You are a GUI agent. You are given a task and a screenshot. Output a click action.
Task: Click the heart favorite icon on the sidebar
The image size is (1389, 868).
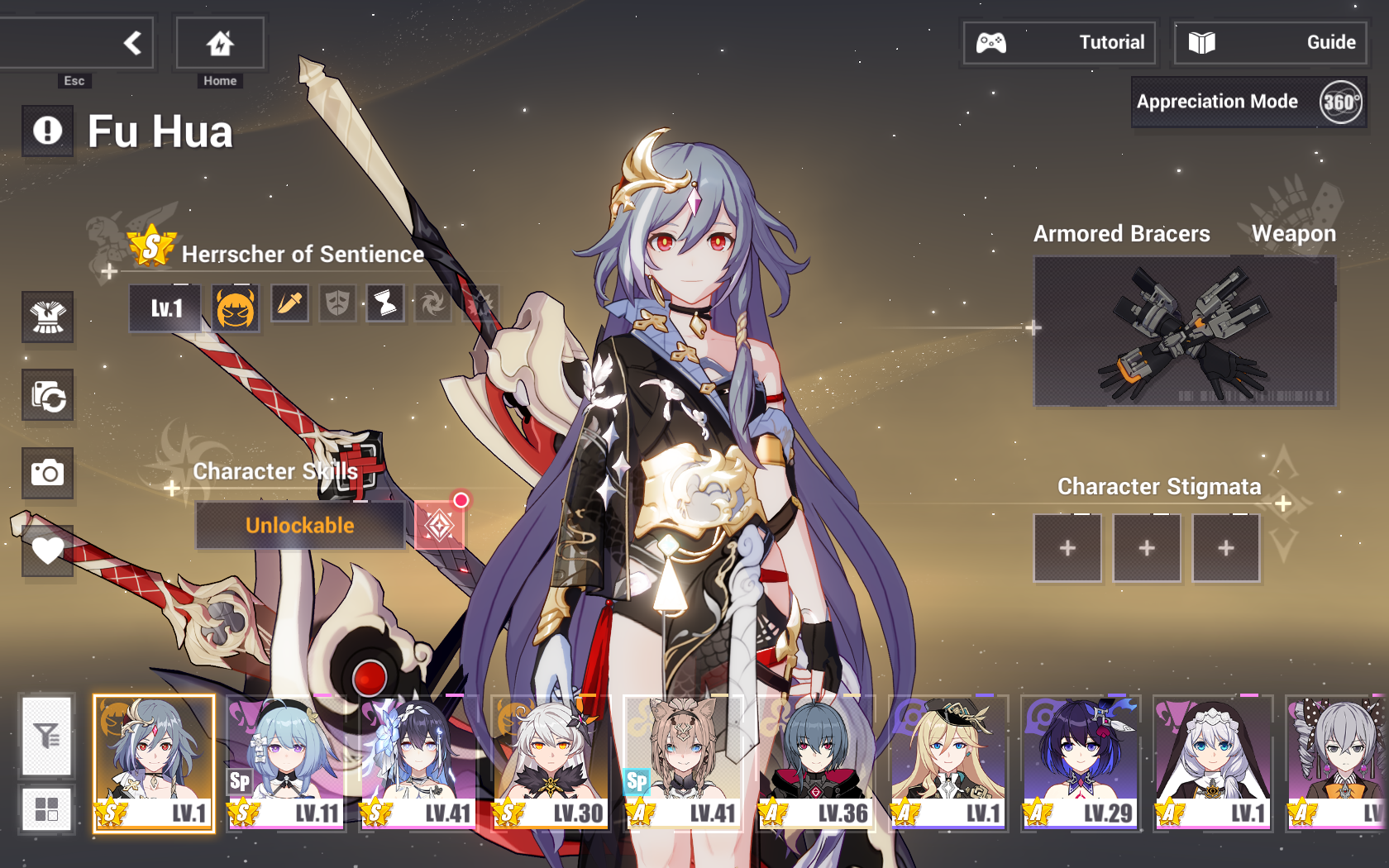48,551
